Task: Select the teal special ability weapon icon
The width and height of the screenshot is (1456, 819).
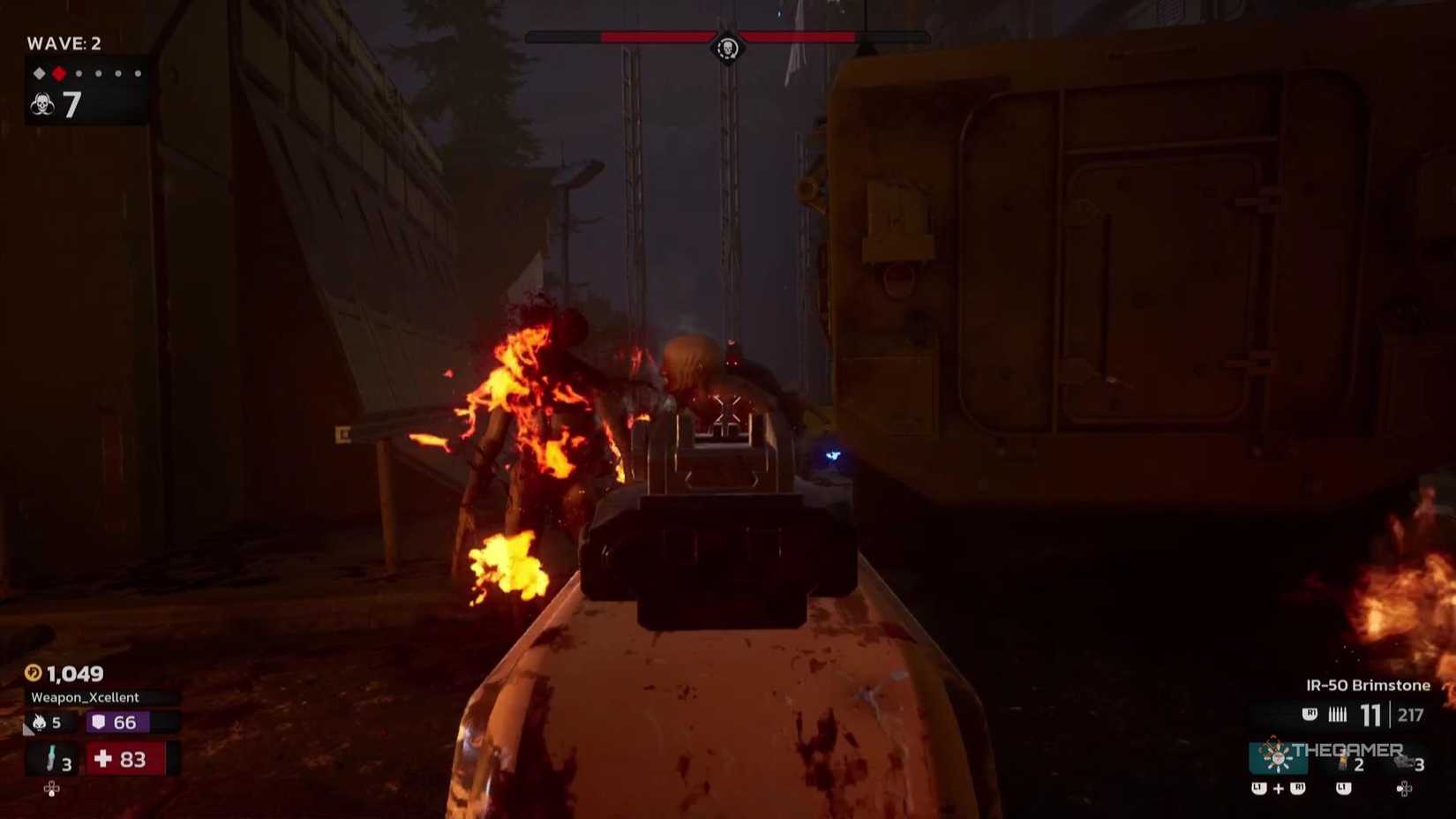Action: 1280,757
